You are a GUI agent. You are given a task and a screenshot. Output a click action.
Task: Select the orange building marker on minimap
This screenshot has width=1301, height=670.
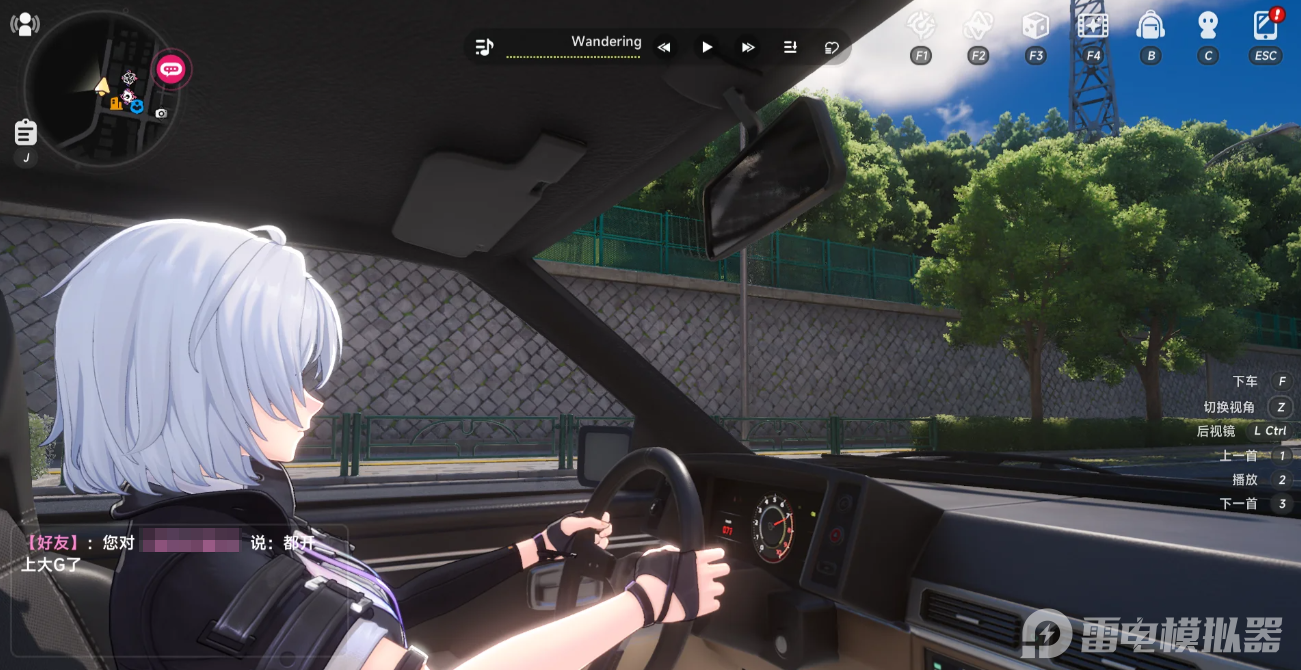coord(117,103)
